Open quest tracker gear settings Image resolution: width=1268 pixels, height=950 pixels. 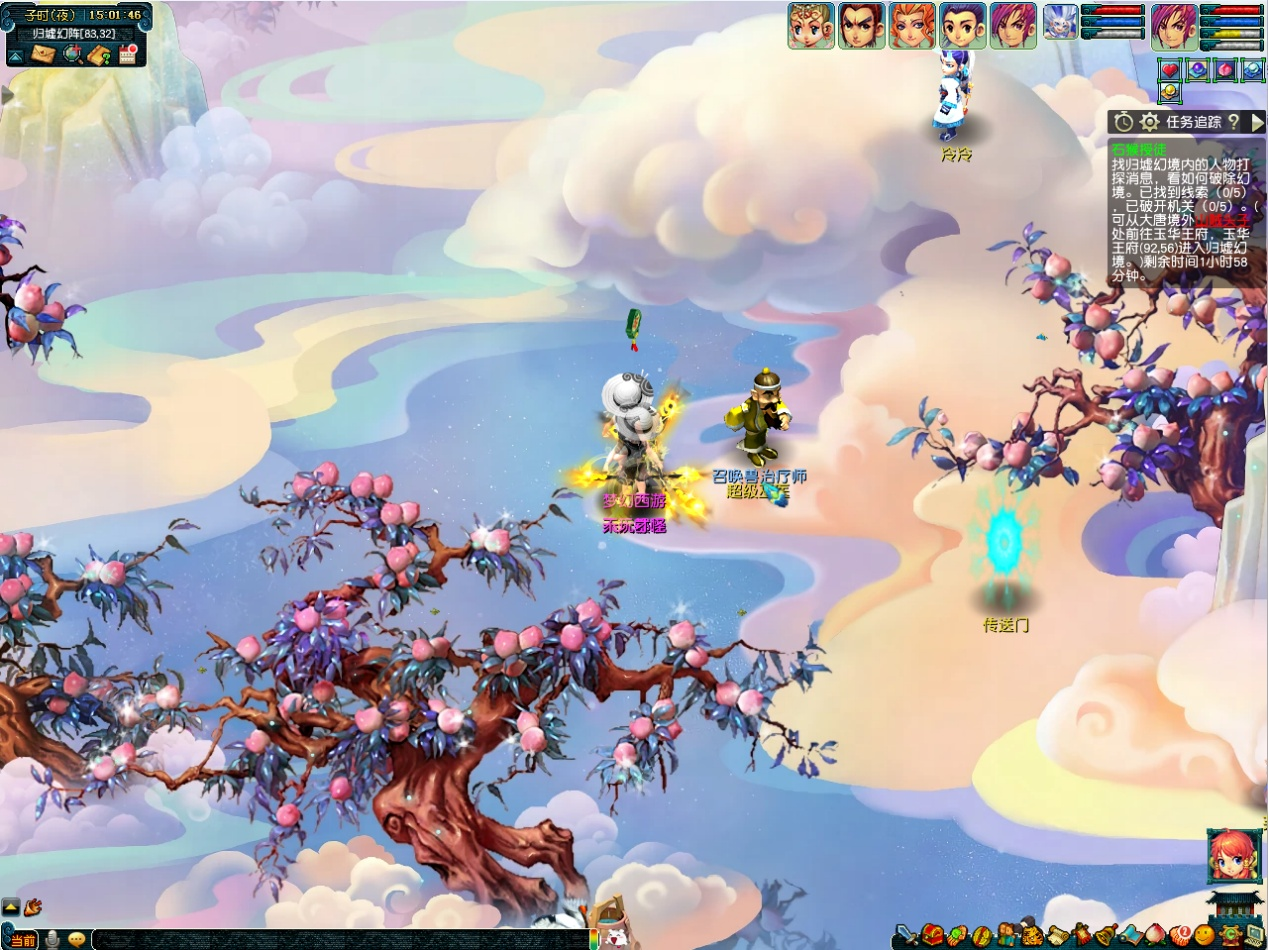click(1150, 122)
